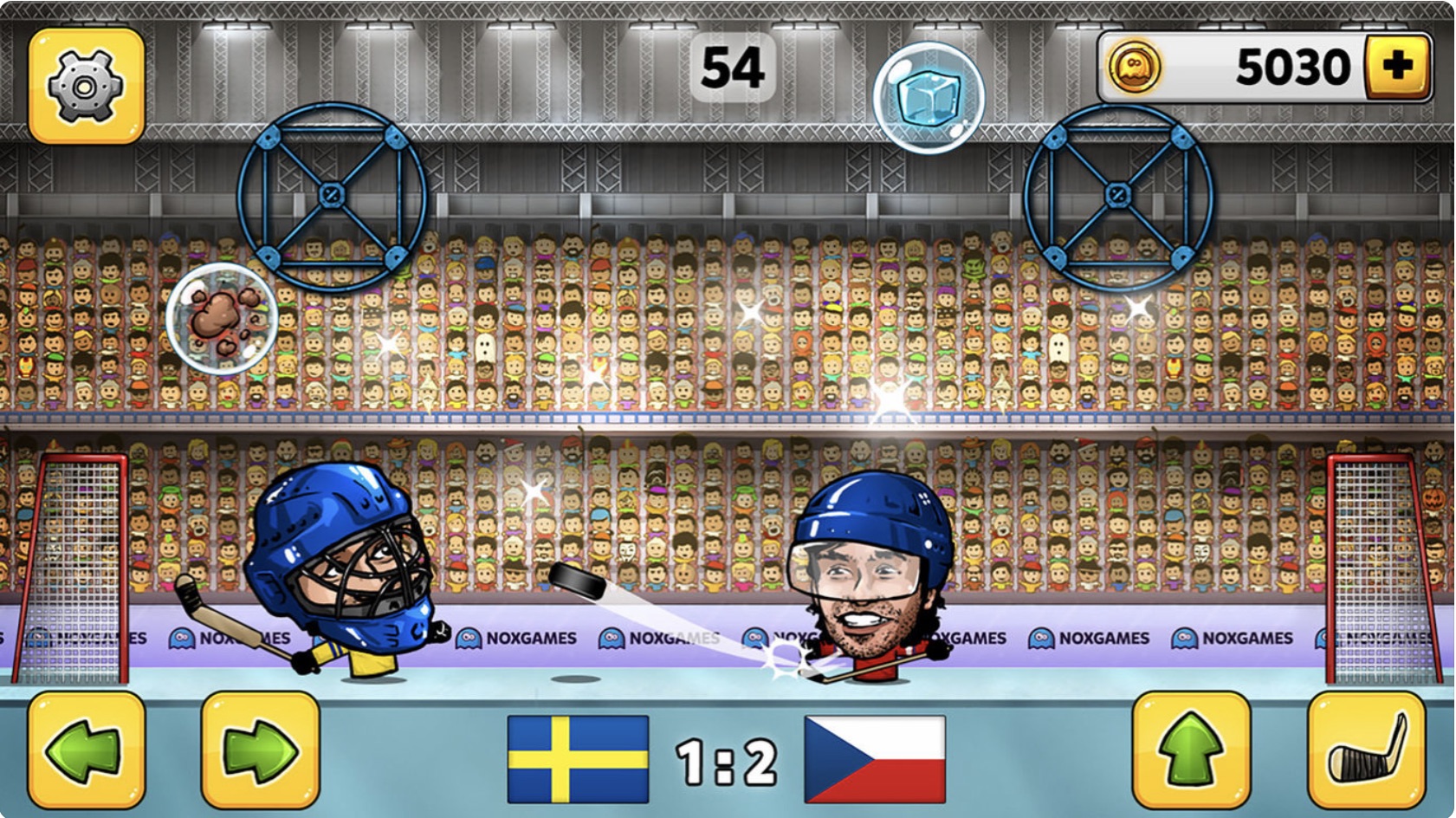Click the coin balance showing 5030

1291,63
